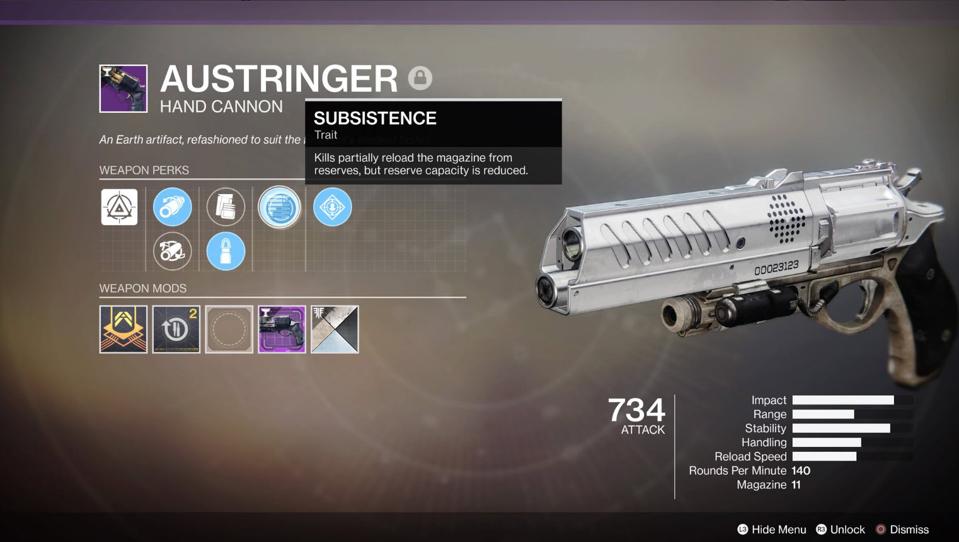This screenshot has width=959, height=542.
Task: Select the highlighted Subsistence trait perk
Action: click(279, 208)
